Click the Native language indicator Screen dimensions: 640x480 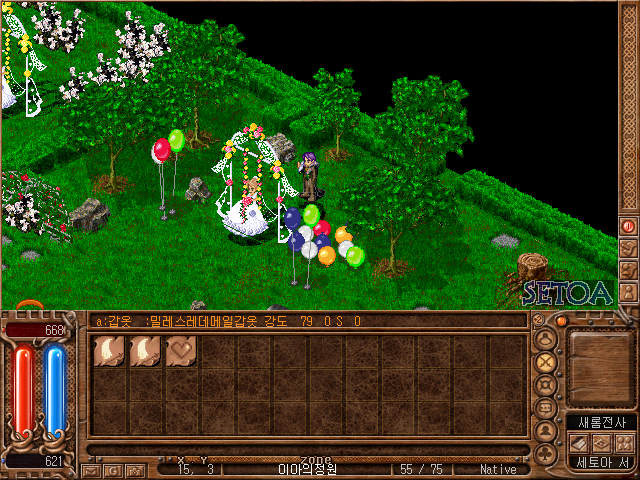pos(498,469)
